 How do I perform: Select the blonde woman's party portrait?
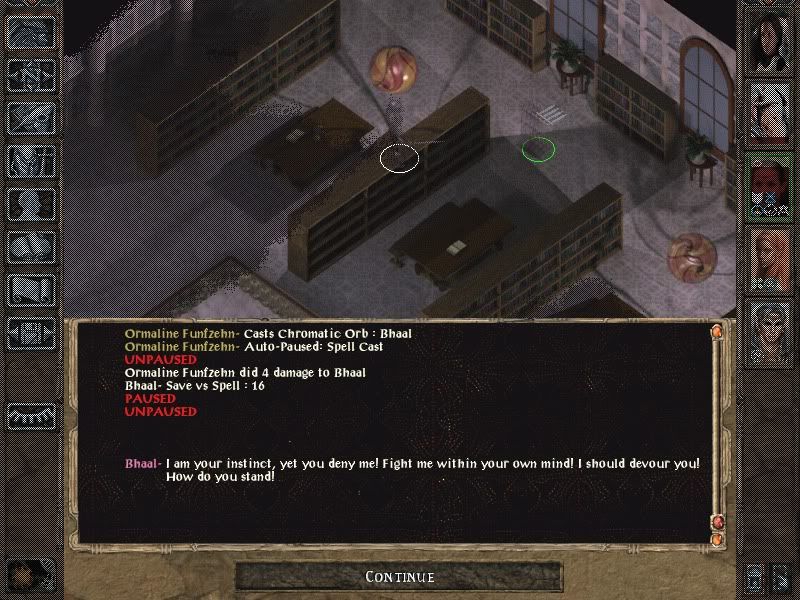(768, 259)
